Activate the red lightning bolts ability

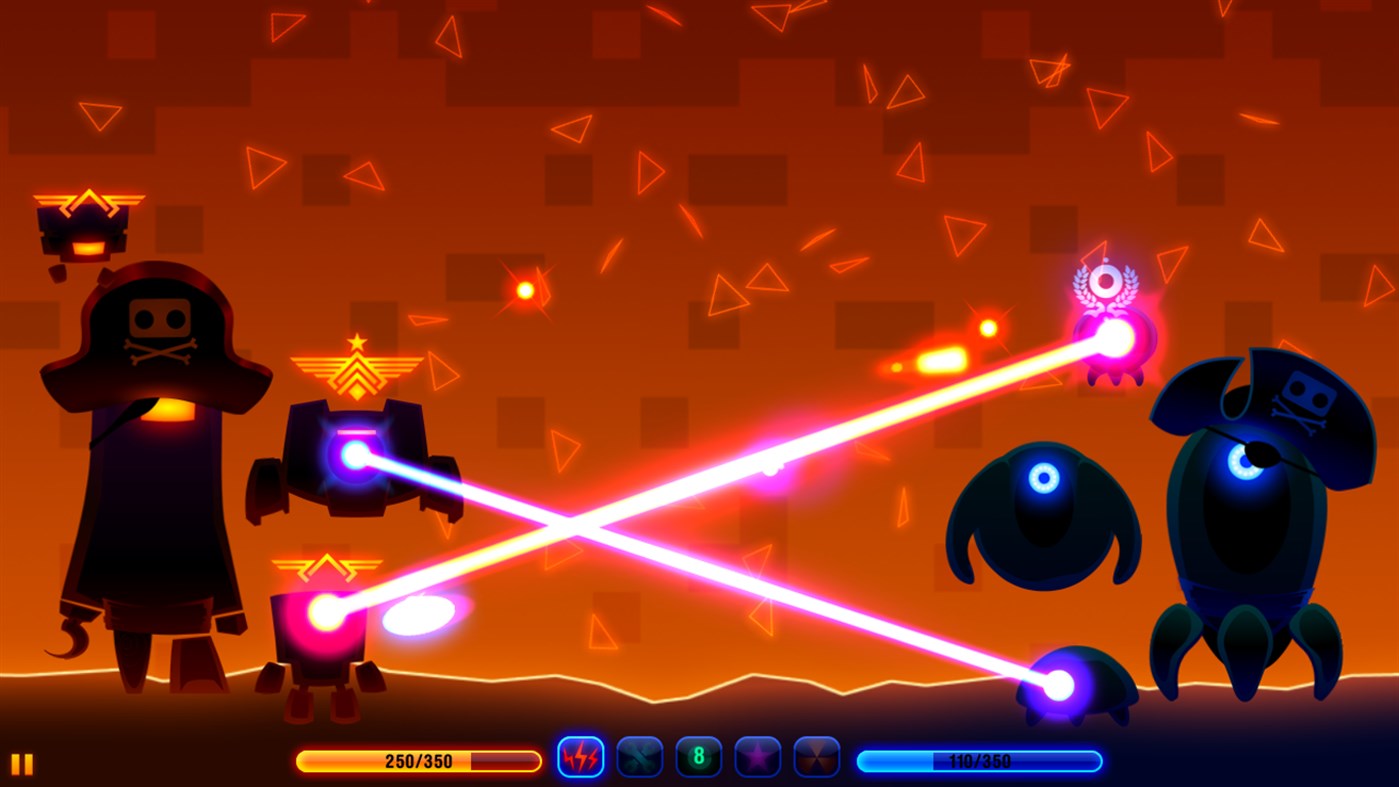coord(580,758)
